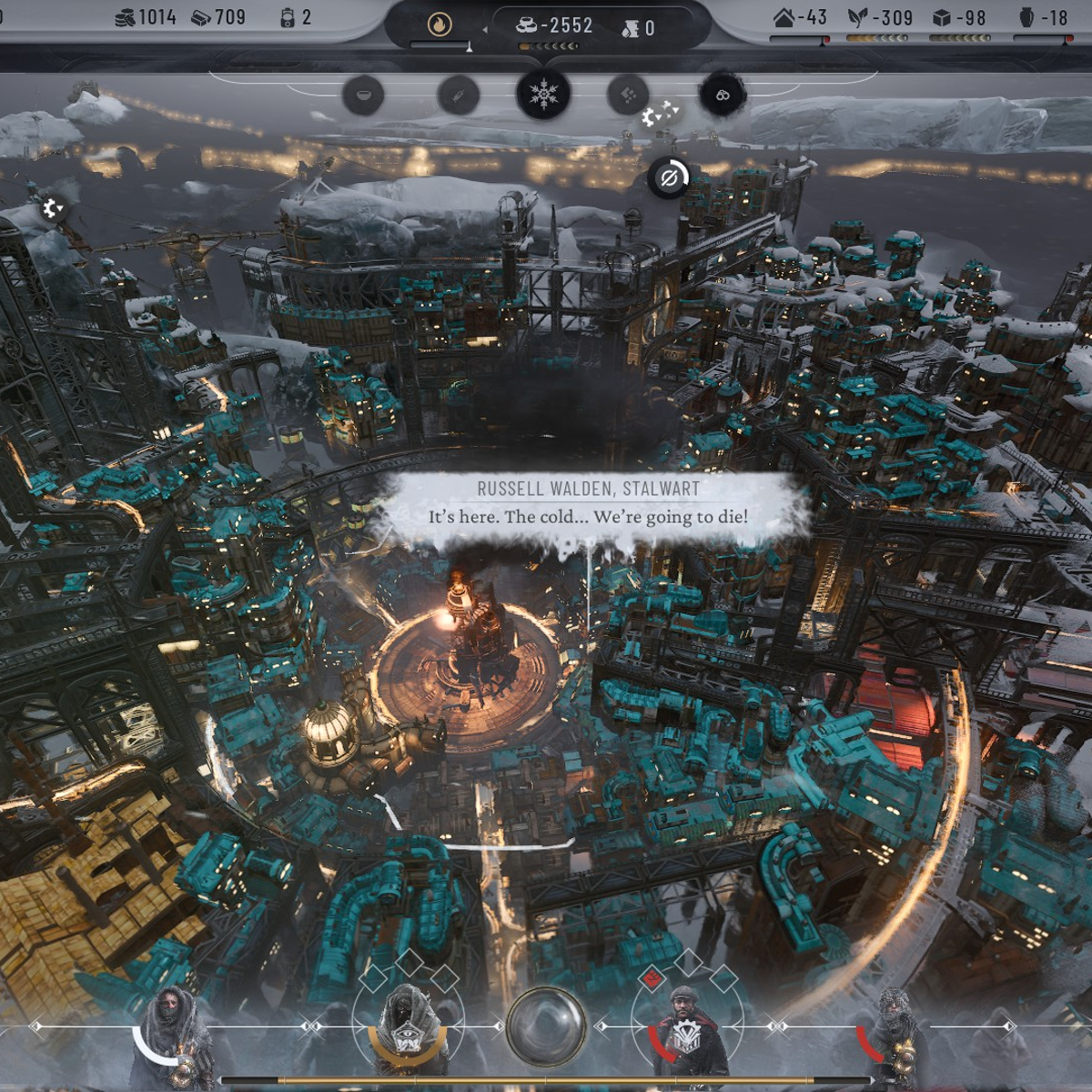Open the biohazard squalor problem icon
Screen dimensions: 1092x1092
click(x=723, y=95)
